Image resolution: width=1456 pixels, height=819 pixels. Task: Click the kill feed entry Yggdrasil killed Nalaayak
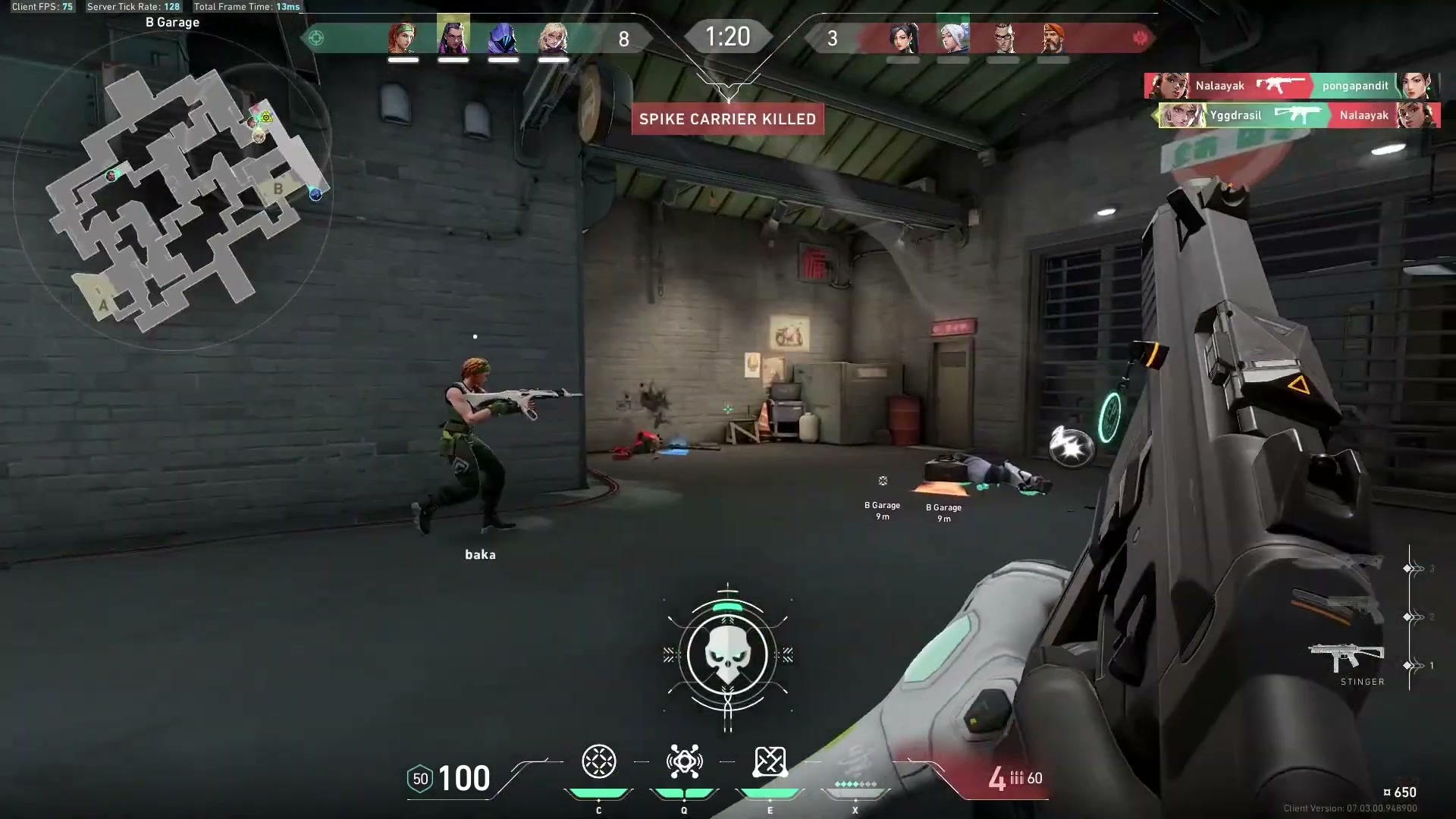(x=1298, y=115)
